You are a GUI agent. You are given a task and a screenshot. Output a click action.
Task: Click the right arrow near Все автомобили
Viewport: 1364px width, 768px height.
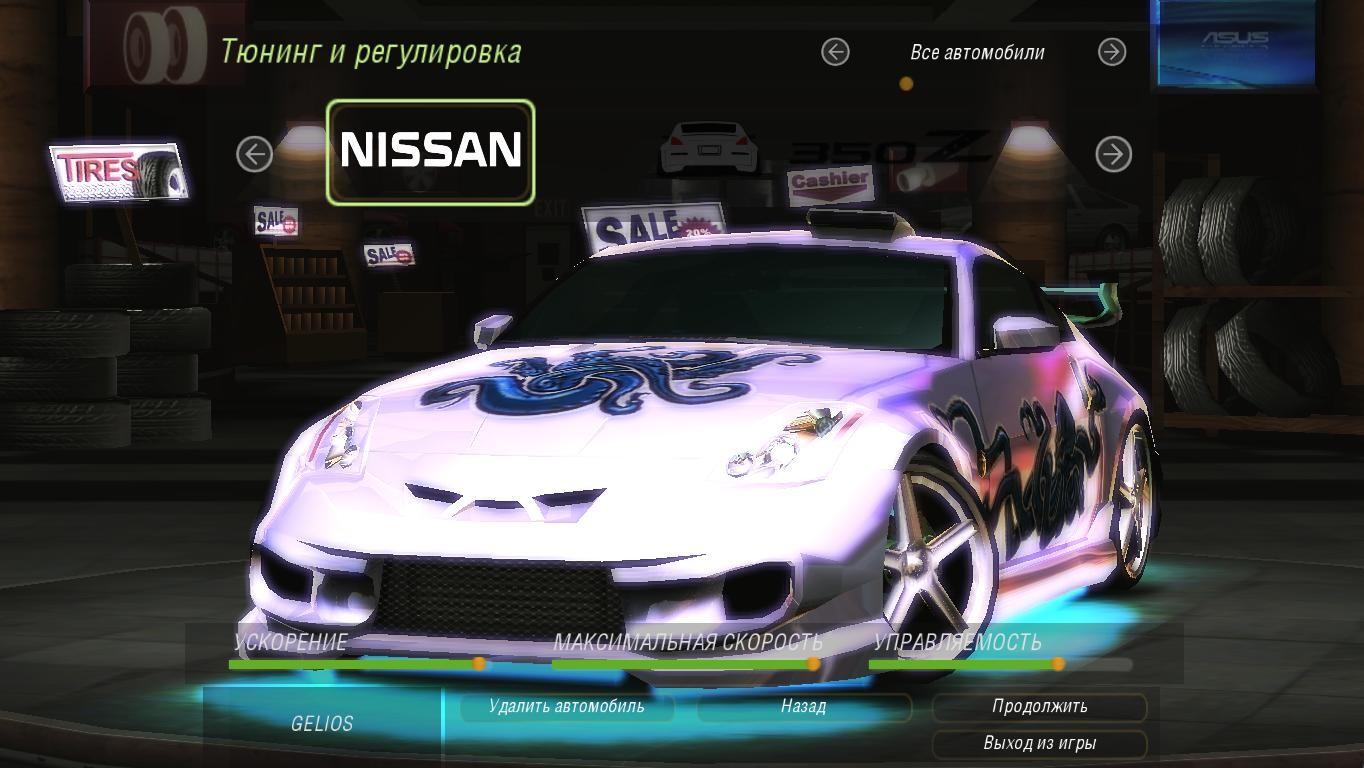[x=1110, y=52]
